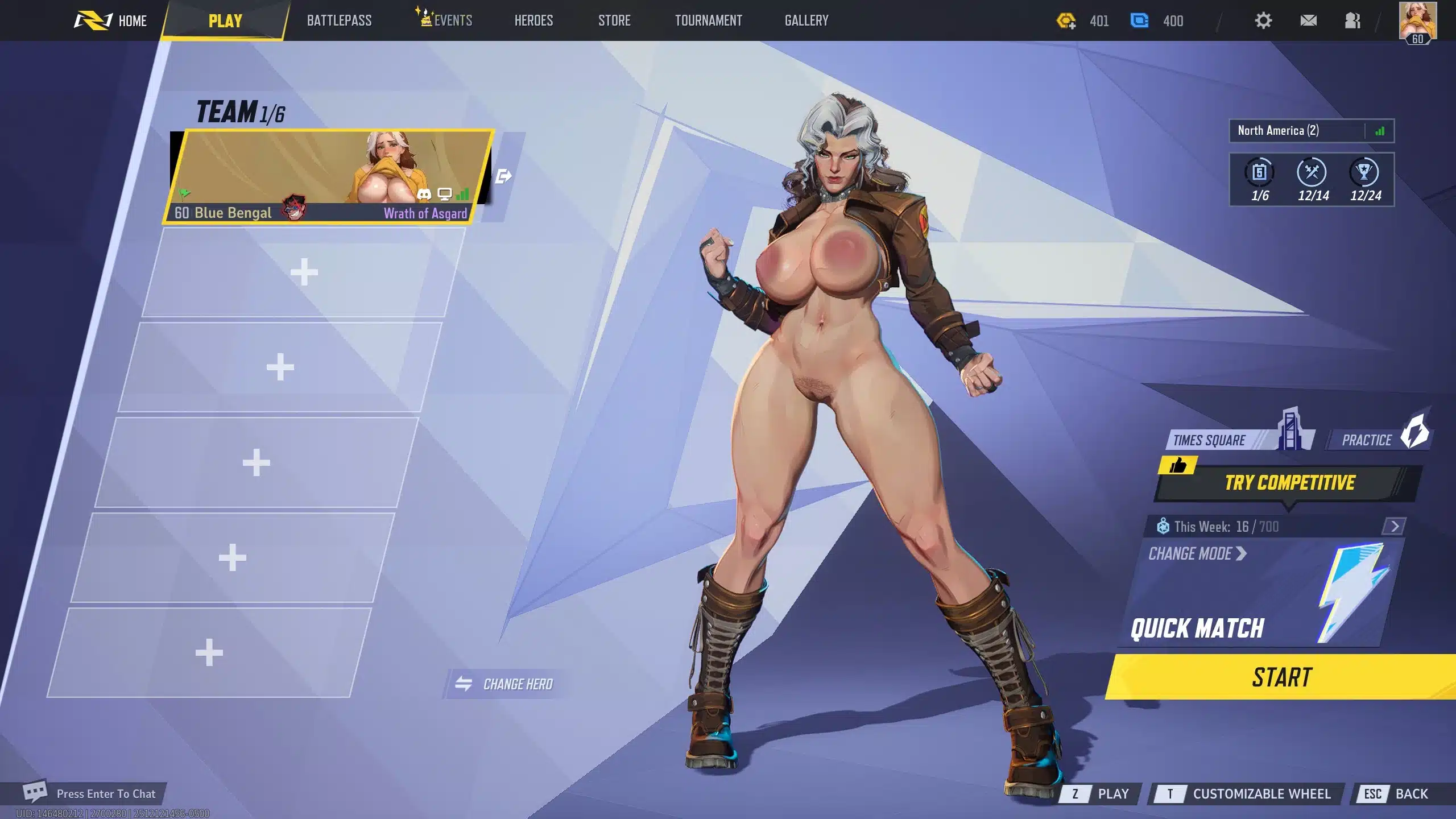Open the settings gear icon

(1263, 21)
